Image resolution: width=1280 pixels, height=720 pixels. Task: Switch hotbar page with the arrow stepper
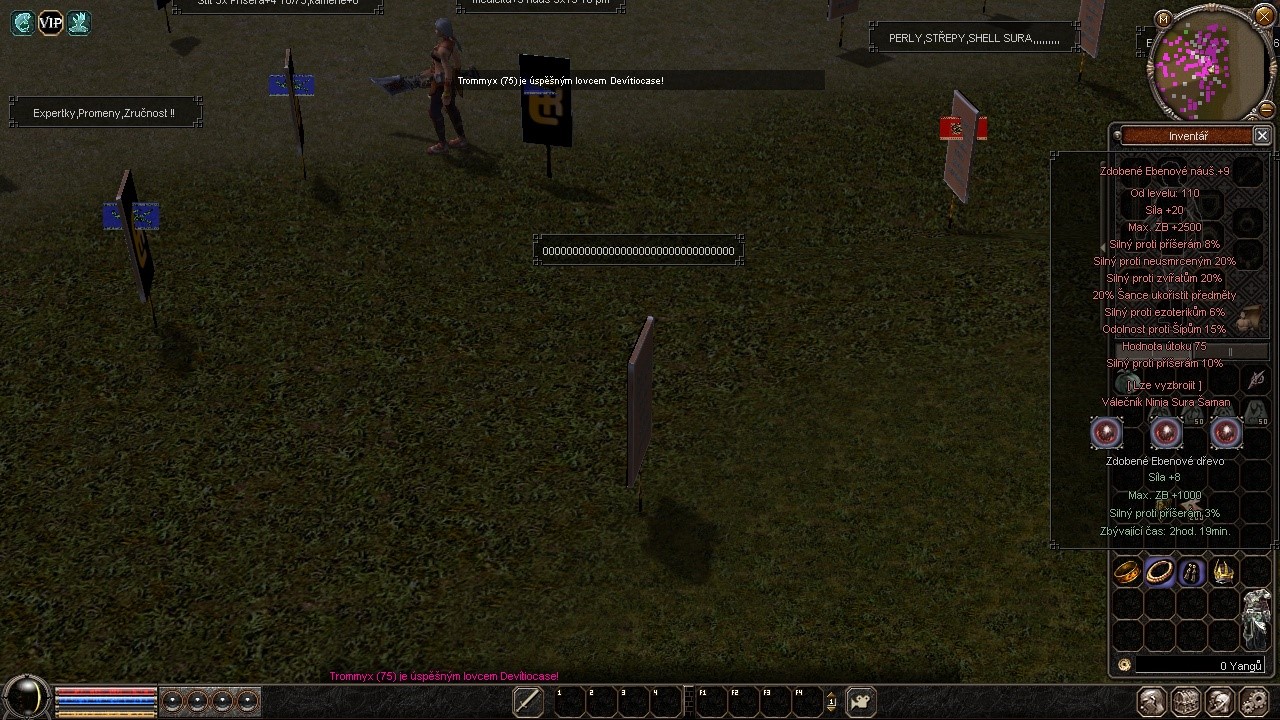831,701
